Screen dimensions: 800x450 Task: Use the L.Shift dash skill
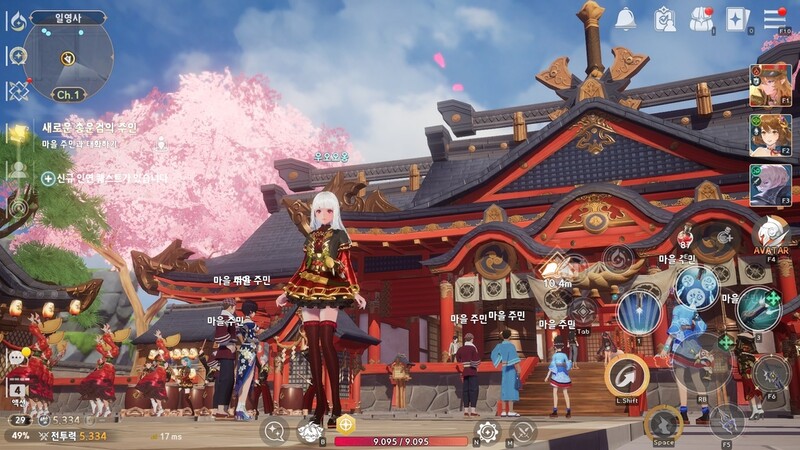(x=627, y=376)
